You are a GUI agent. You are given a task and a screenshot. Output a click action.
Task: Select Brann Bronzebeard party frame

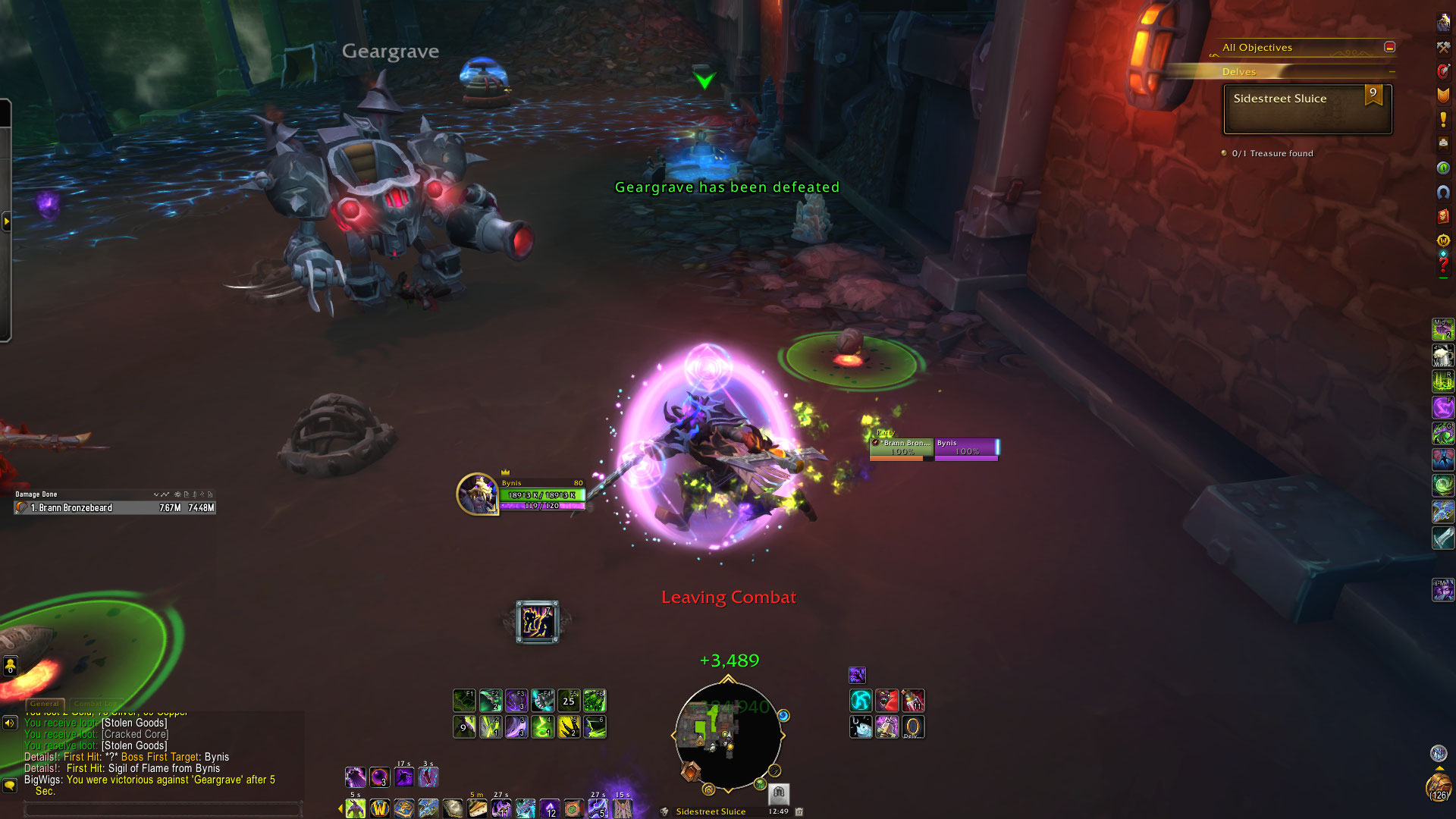(902, 448)
